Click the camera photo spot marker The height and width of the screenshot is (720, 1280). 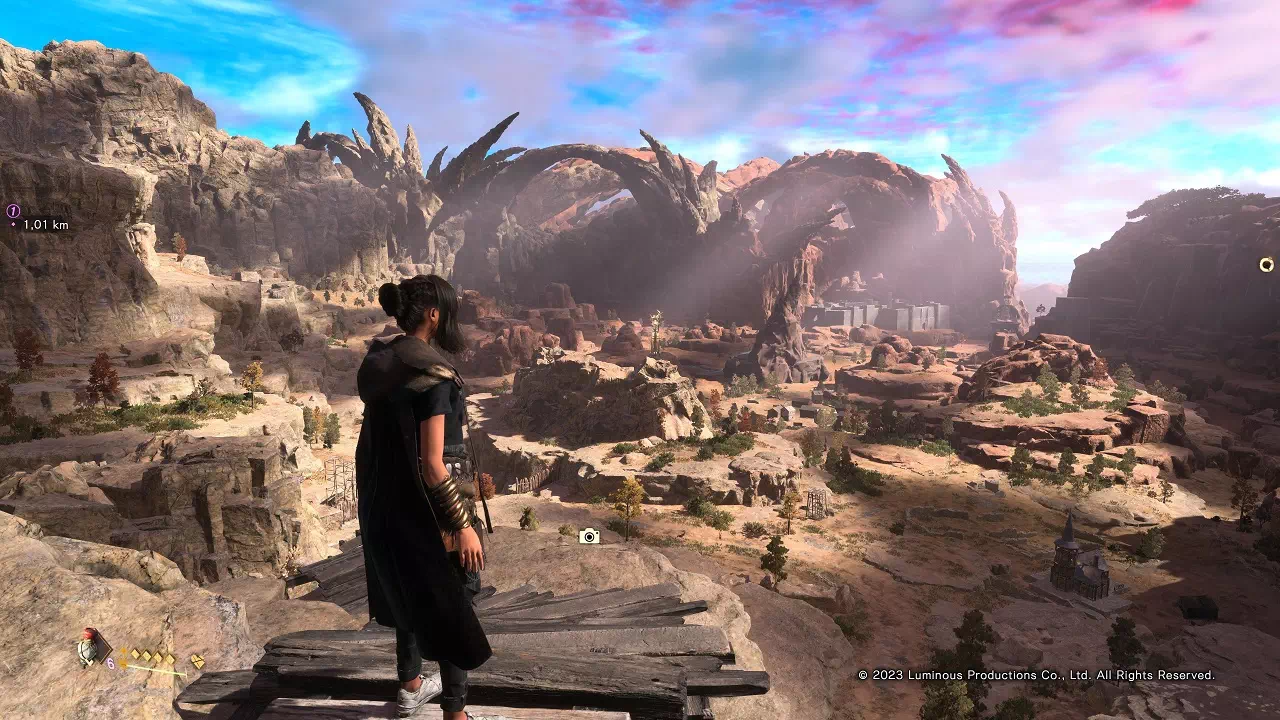coord(589,536)
